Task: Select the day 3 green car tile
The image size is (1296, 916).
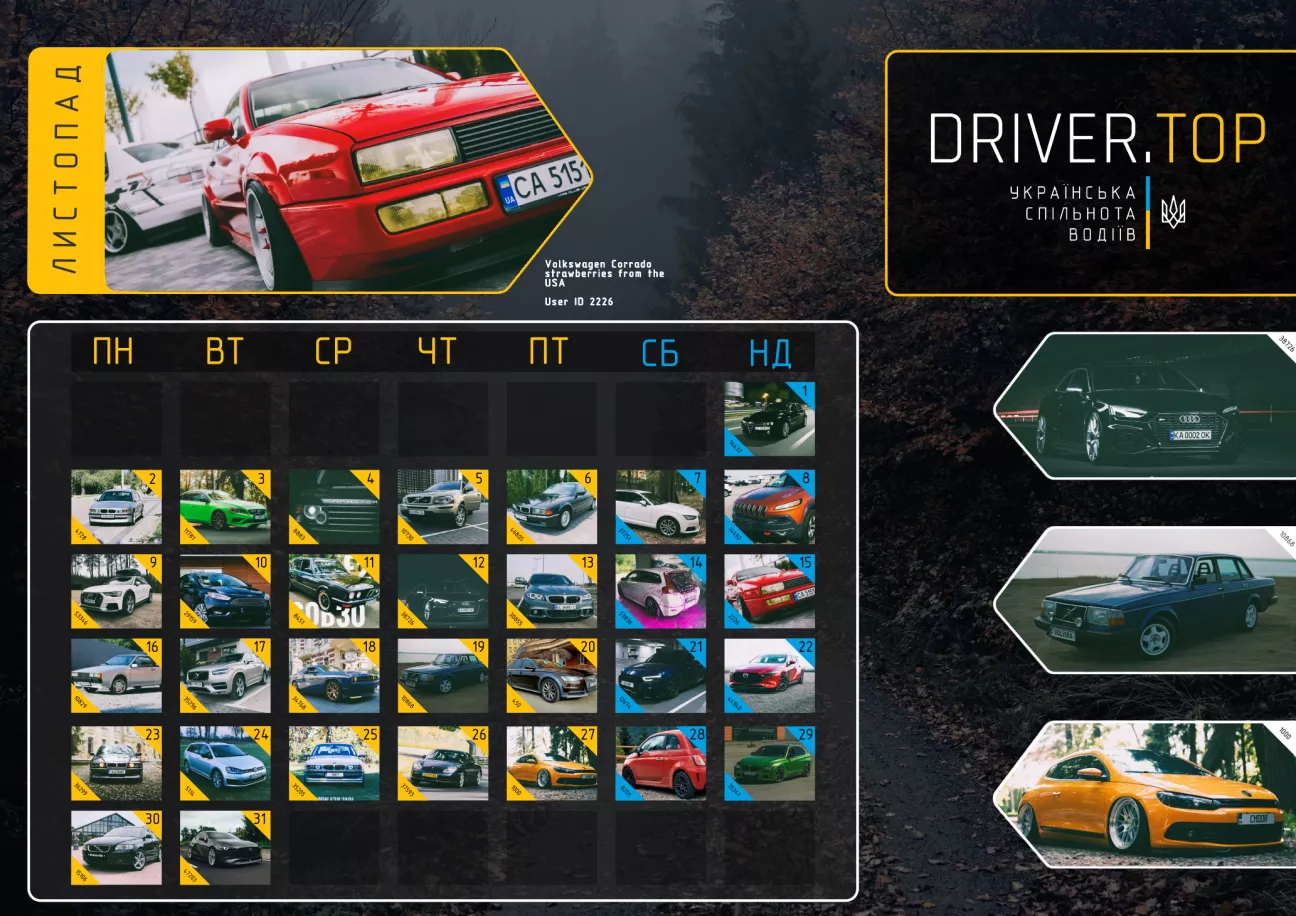Action: (x=224, y=507)
